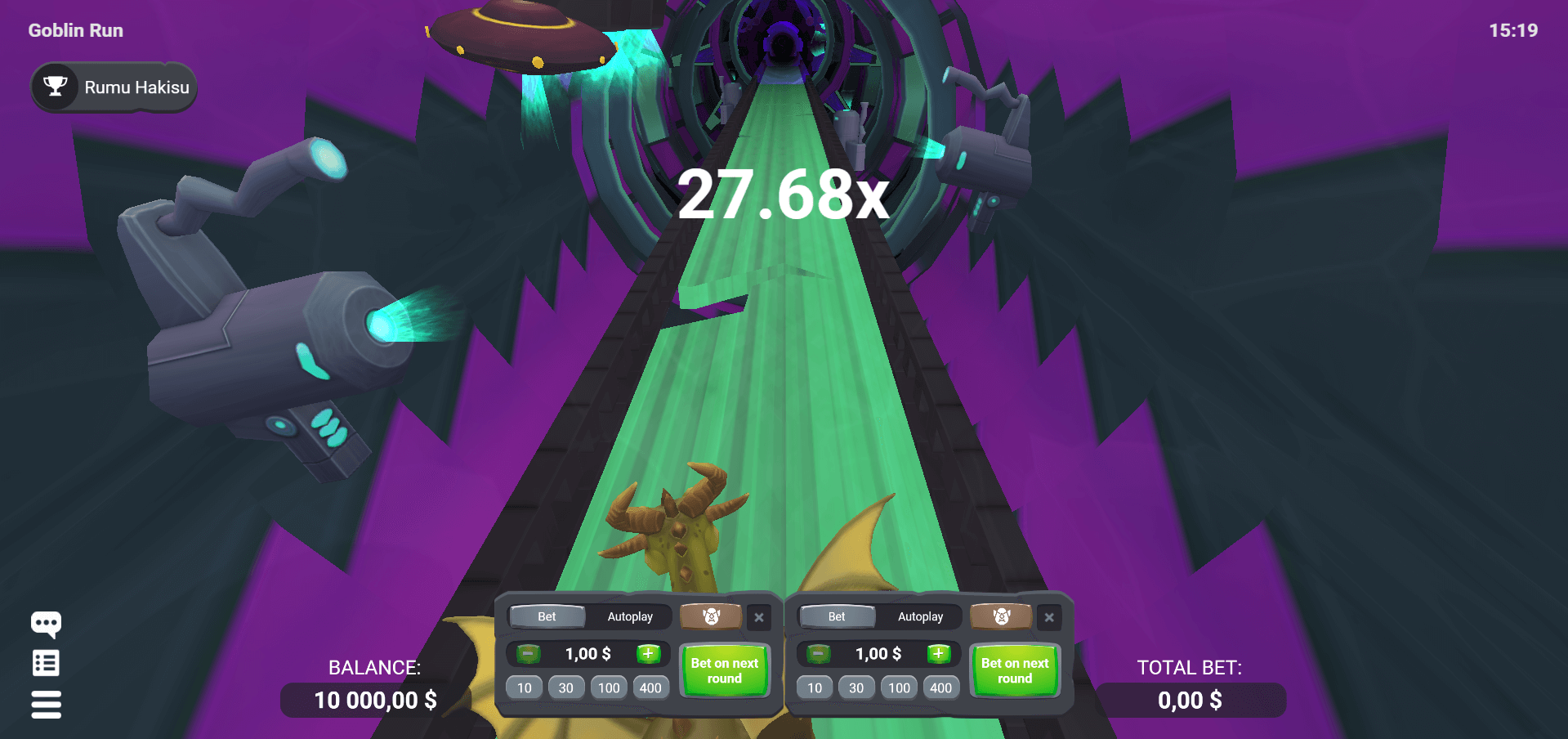Click the goblin avatar on the right bet panel
1568x739 pixels.
pos(1001,617)
